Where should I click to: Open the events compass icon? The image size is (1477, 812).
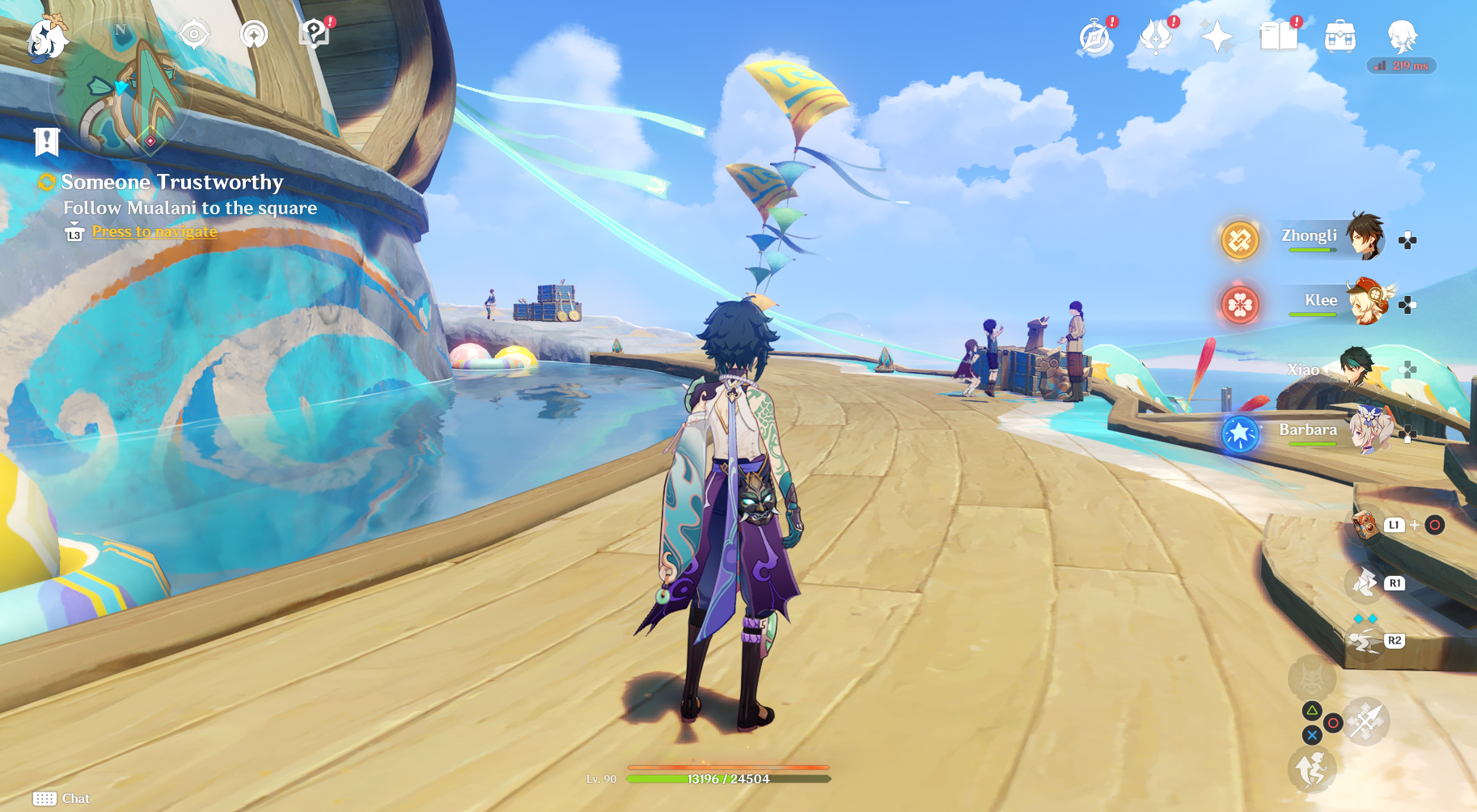tap(1095, 37)
